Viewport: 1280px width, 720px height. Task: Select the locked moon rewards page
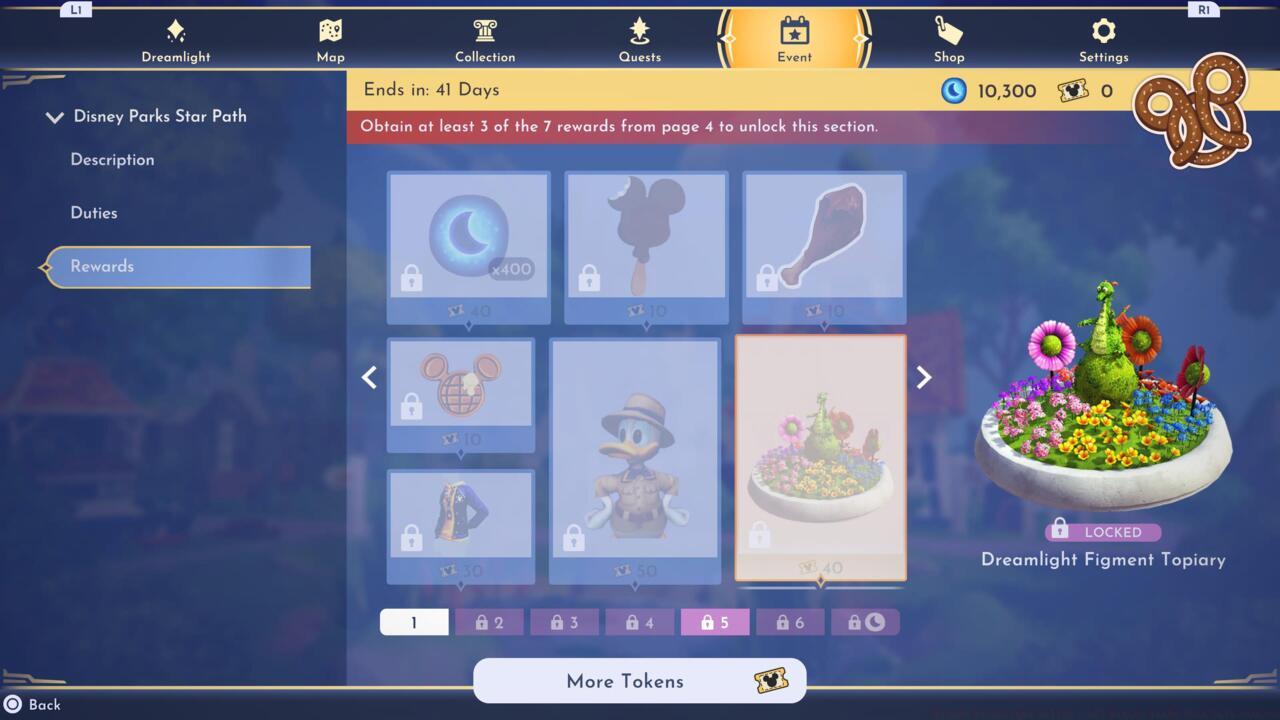point(866,621)
